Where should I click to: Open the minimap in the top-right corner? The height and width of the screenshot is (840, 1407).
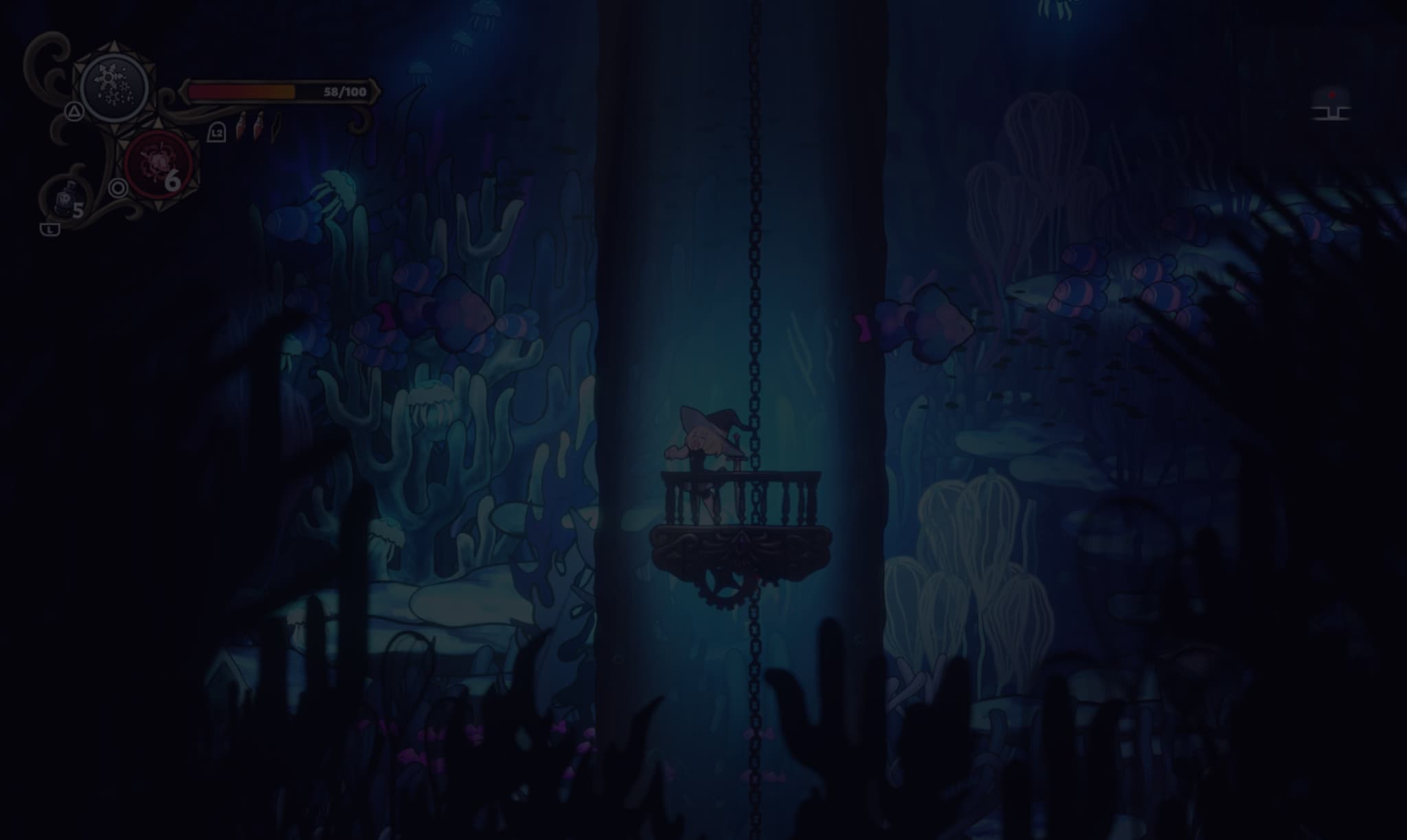[1331, 105]
